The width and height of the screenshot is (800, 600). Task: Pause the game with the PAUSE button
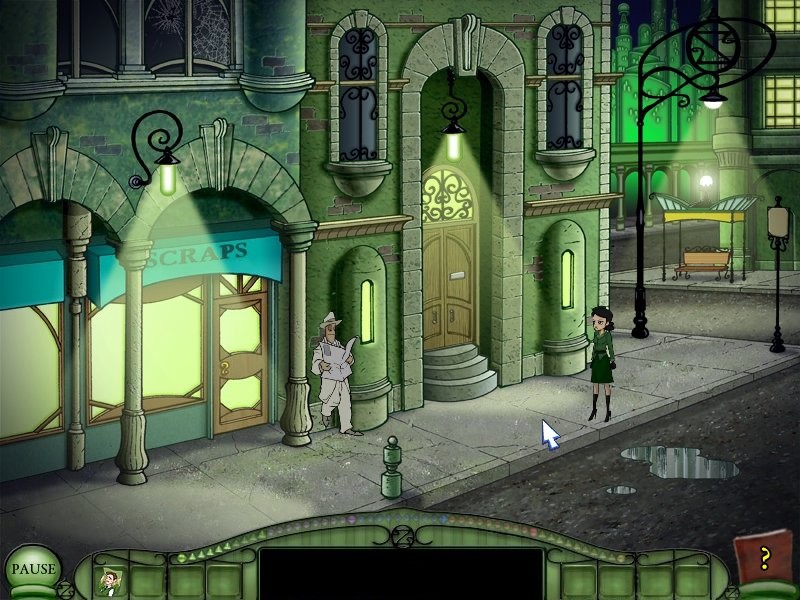click(x=33, y=569)
